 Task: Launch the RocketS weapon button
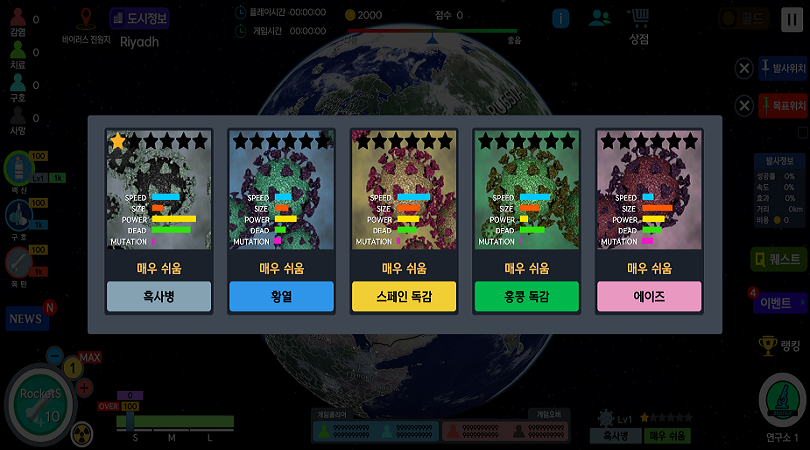pos(40,404)
